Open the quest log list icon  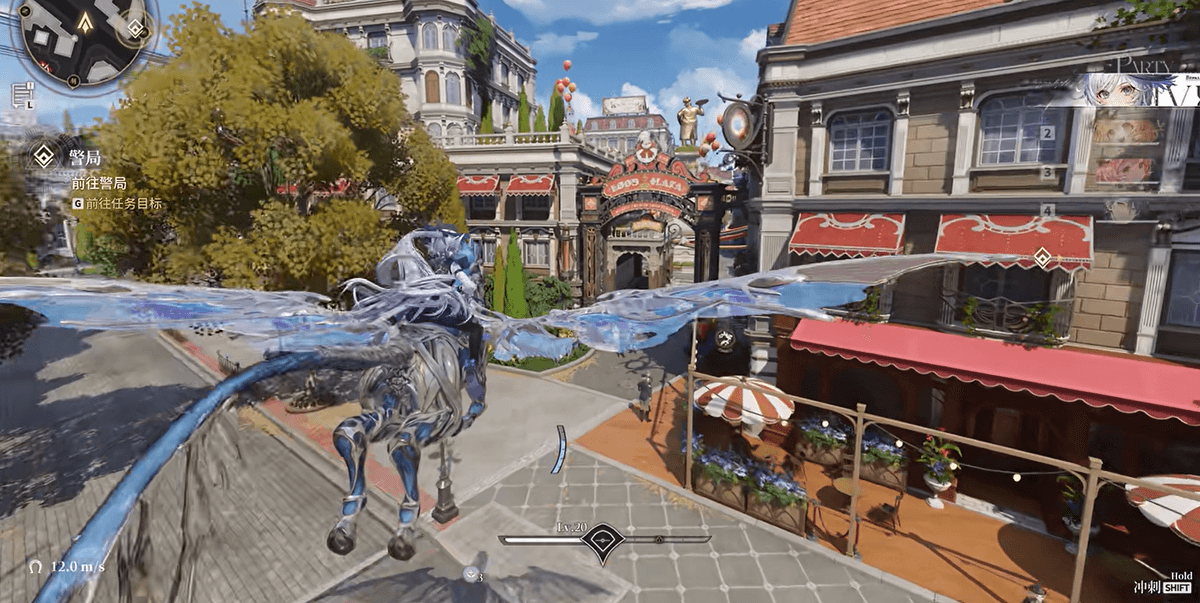click(x=20, y=94)
